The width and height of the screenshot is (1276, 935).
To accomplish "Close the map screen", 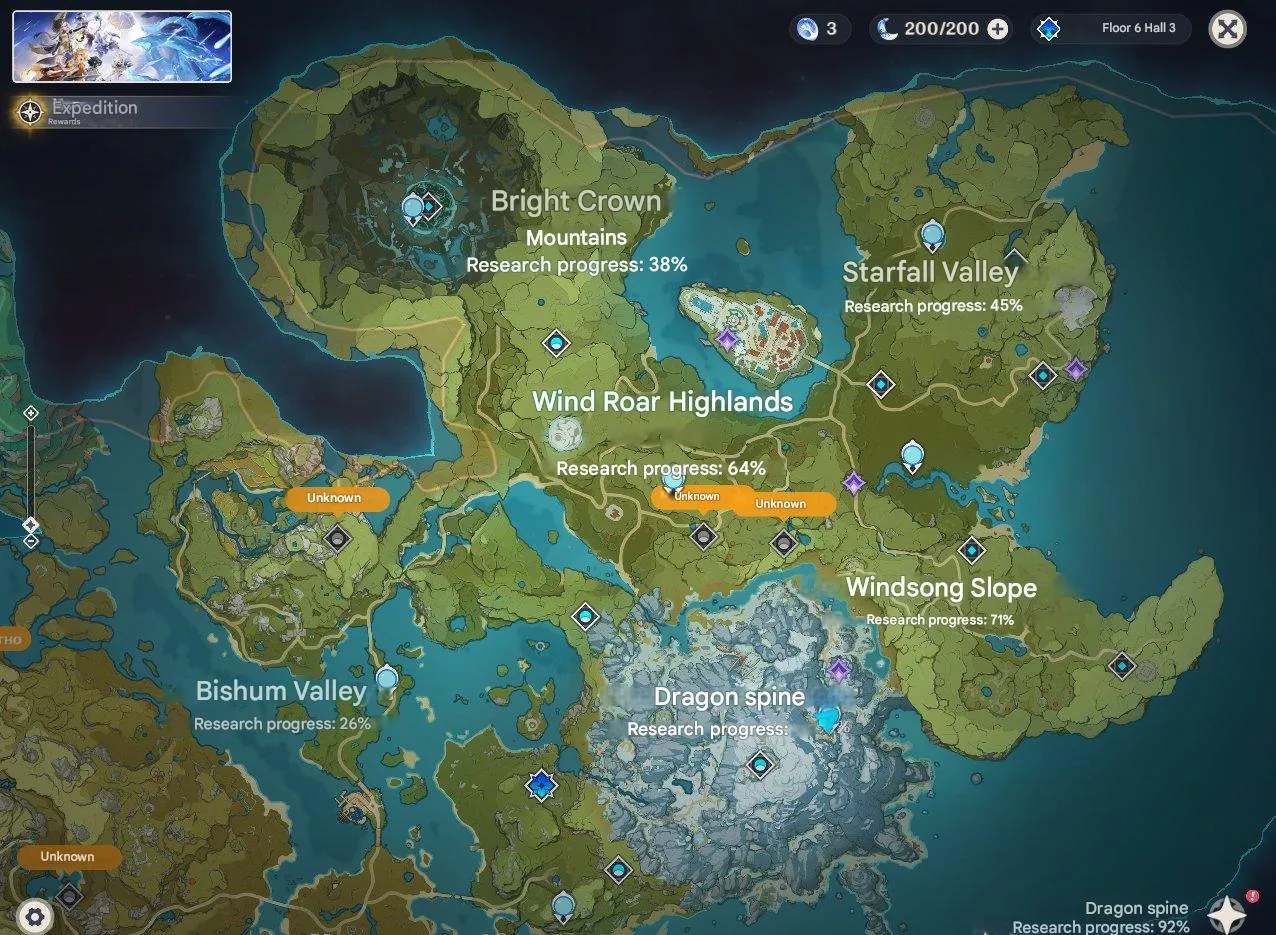I will pyautogui.click(x=1227, y=29).
